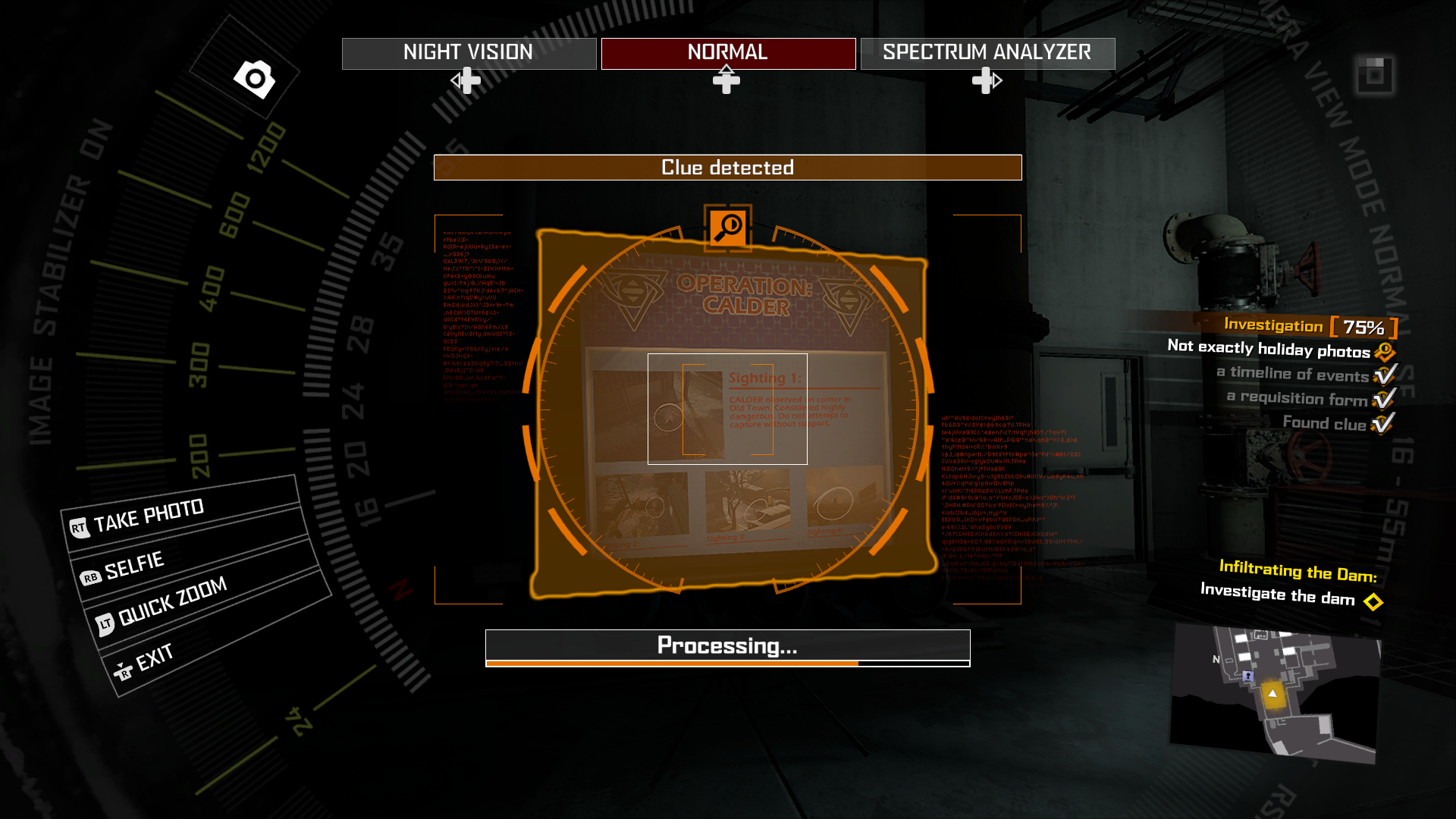Screen dimensions: 1456x819
Task: Select the Selfie option
Action: [x=134, y=566]
